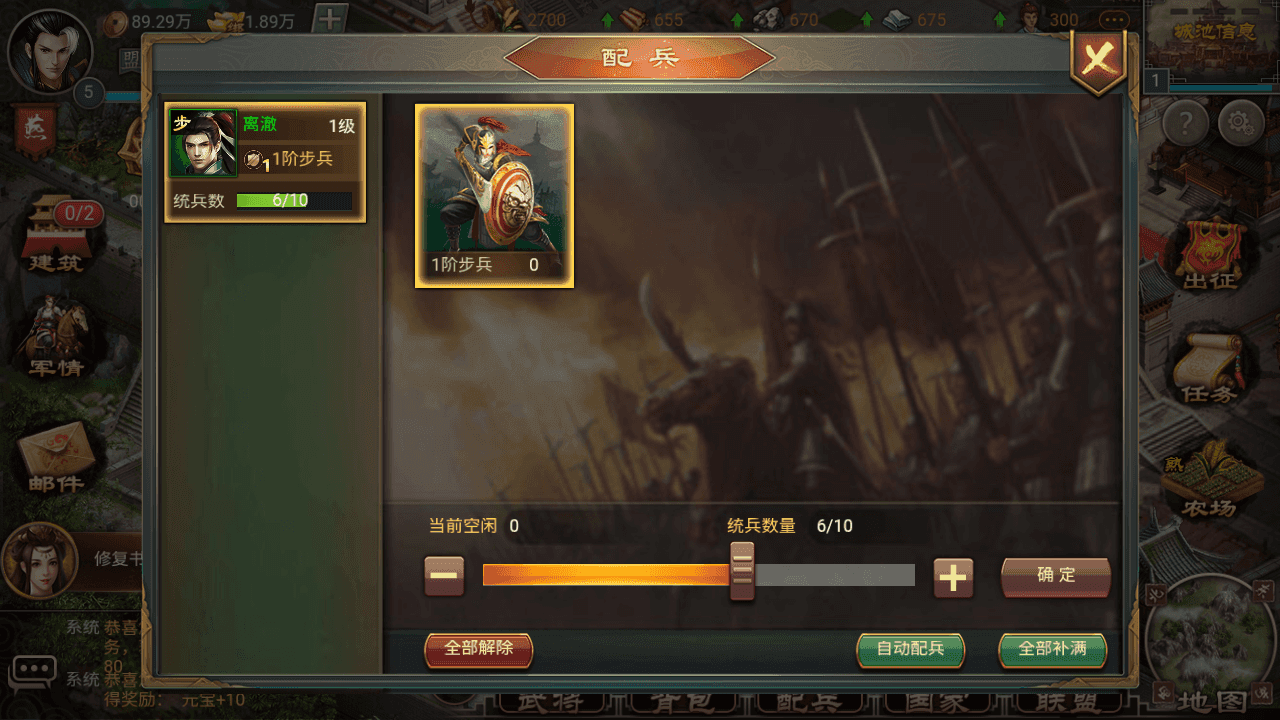The image size is (1280, 720).
Task: Click the 出征 (Expedition) banner icon
Action: (1213, 245)
